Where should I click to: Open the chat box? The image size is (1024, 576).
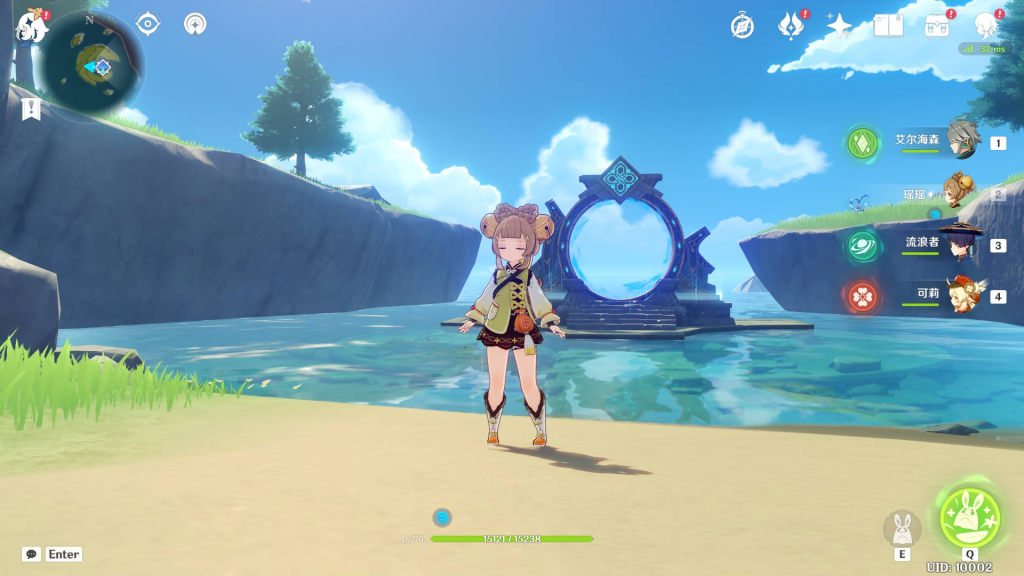(32, 554)
